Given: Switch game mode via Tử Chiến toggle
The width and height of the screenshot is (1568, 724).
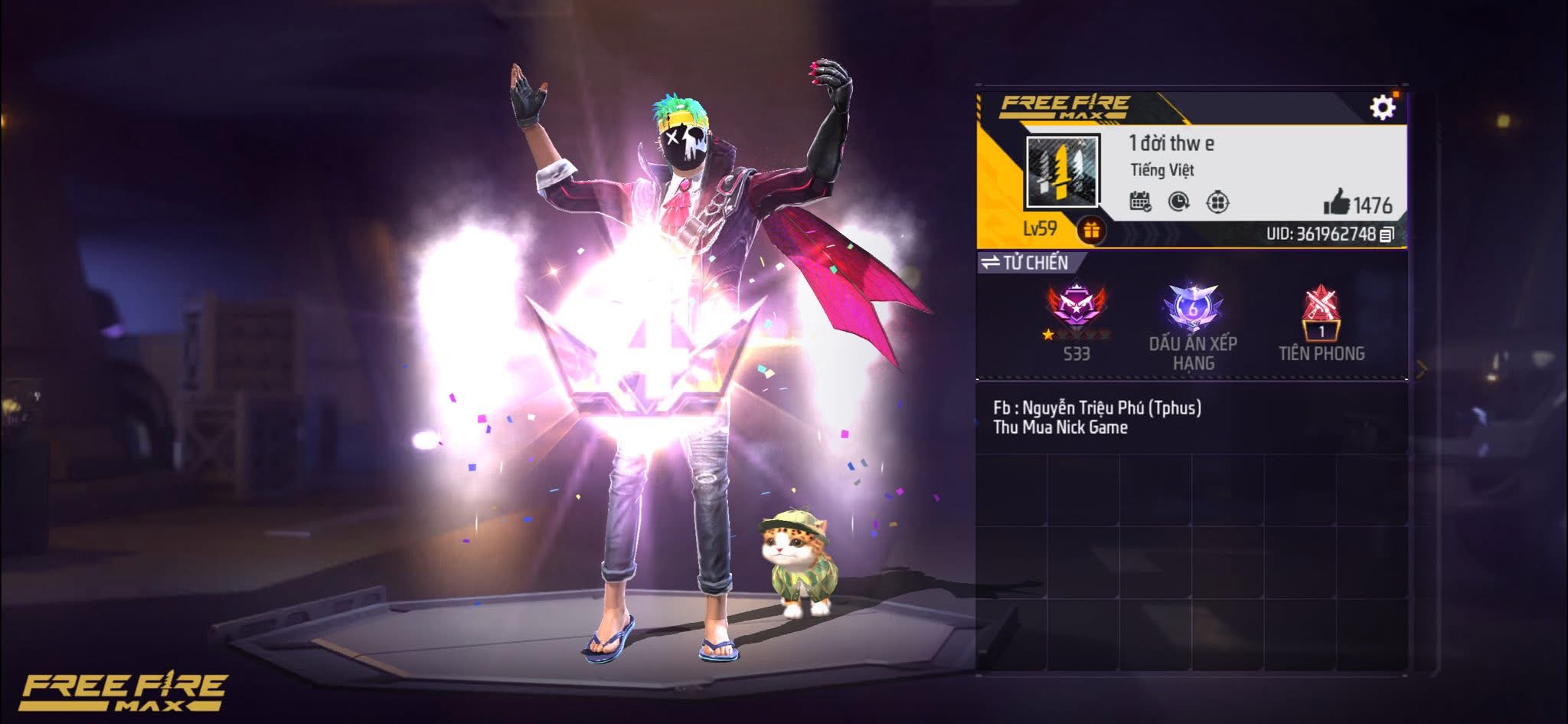Looking at the screenshot, I should pos(1026,263).
